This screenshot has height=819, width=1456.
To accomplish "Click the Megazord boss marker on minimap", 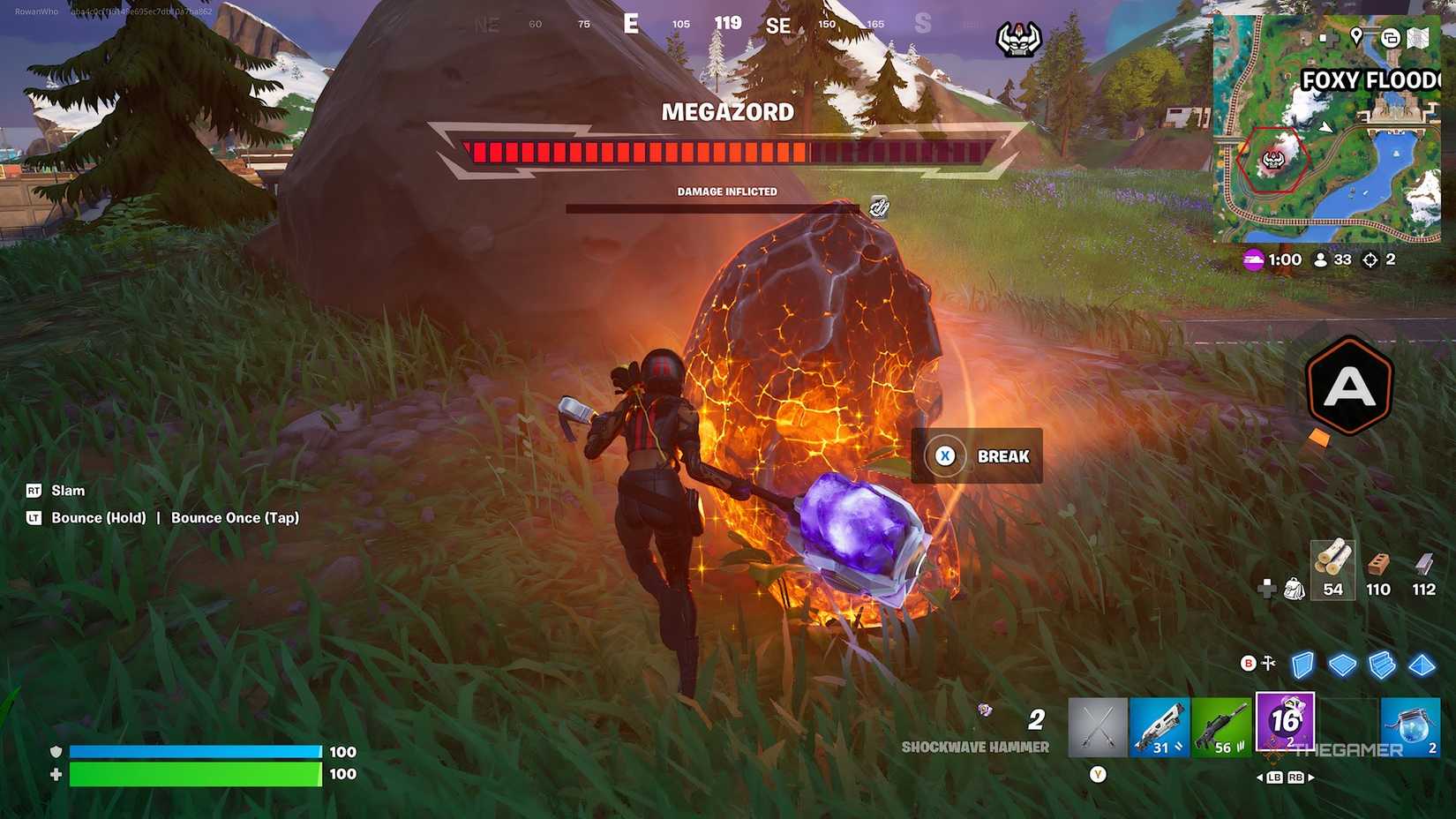I will (1272, 160).
